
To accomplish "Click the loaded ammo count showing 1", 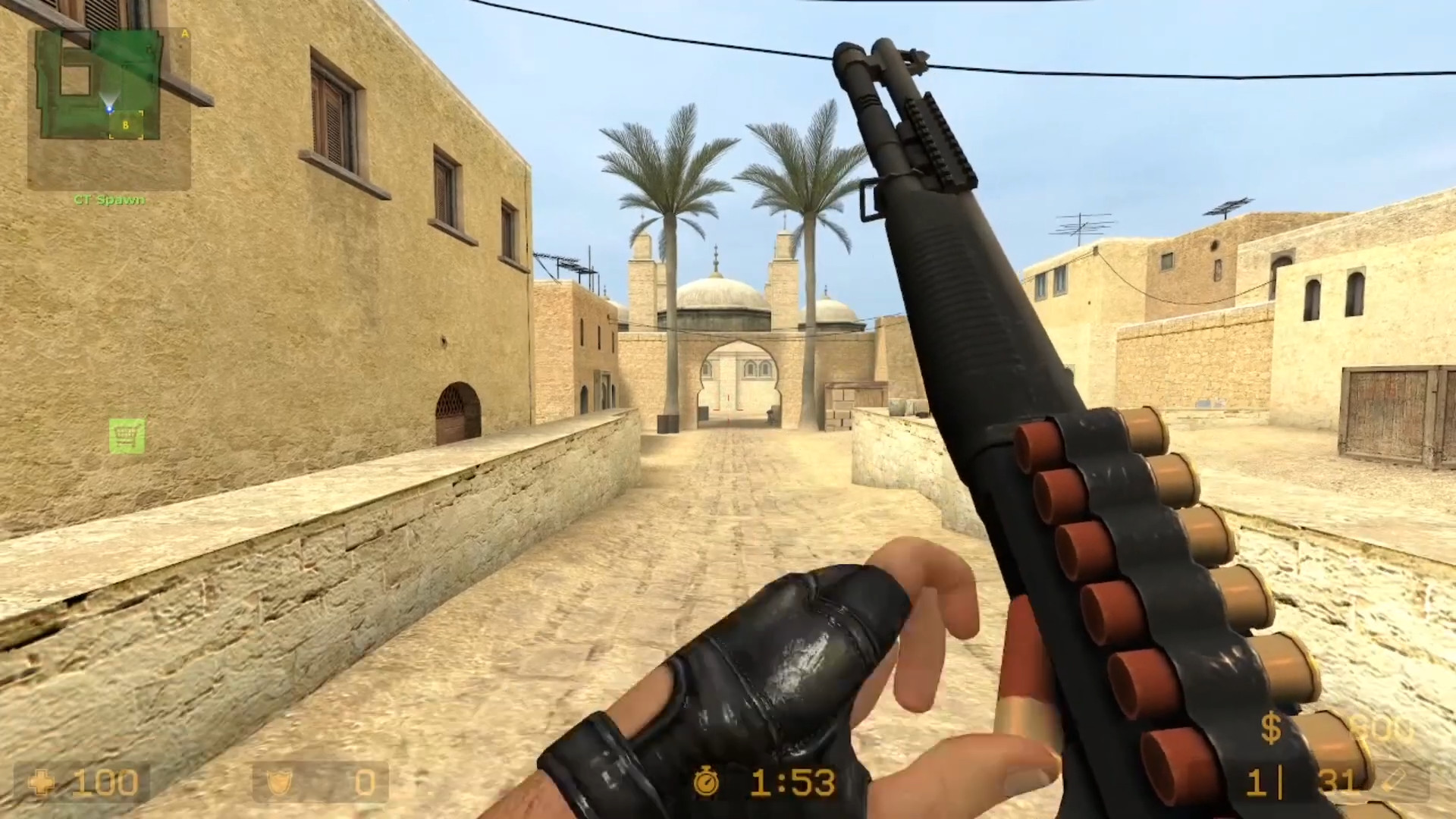I will pos(1257,783).
